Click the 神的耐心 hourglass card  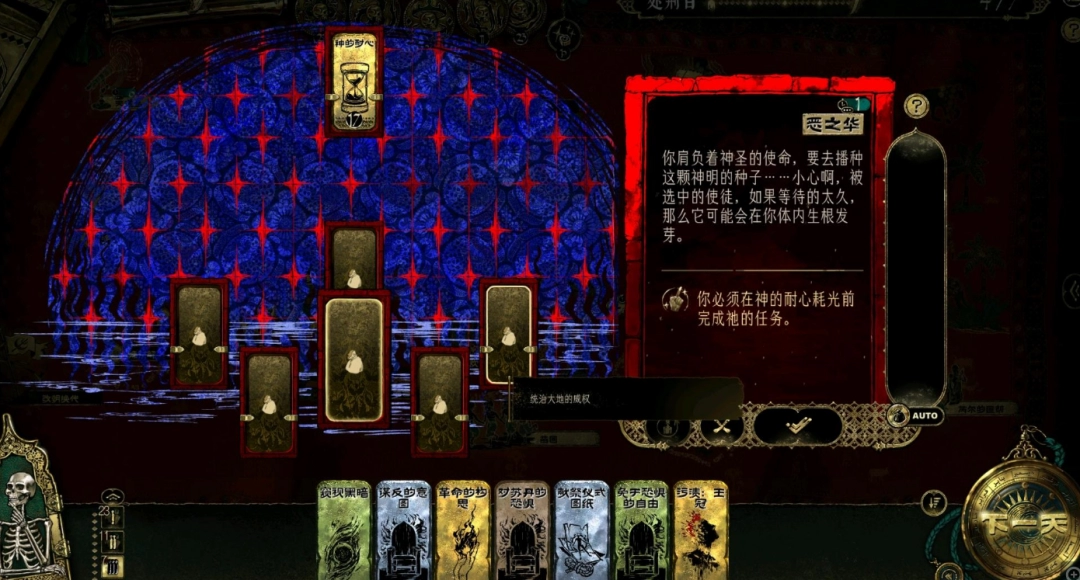tap(354, 82)
